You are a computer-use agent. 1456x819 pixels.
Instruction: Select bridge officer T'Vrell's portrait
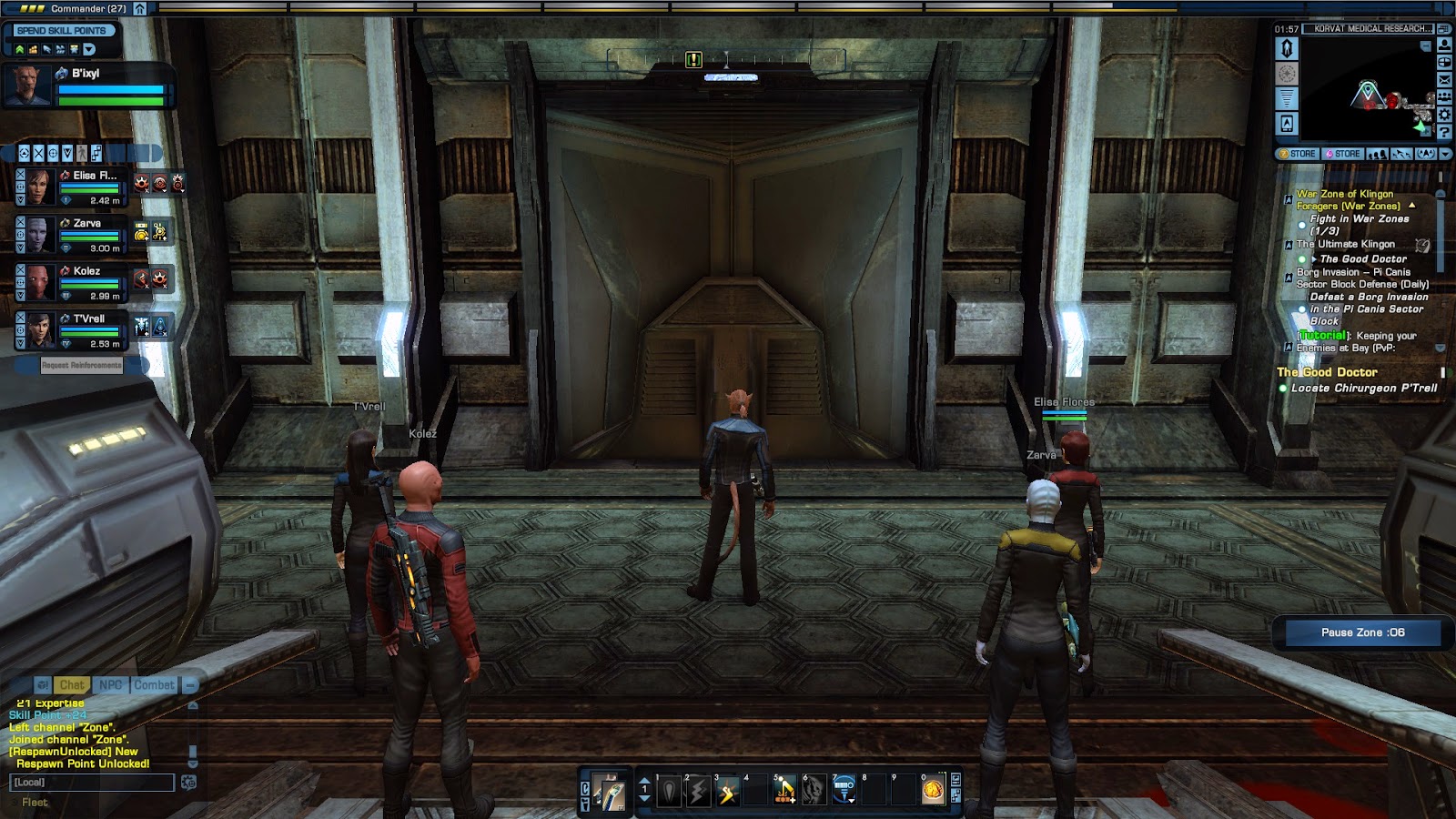[x=39, y=331]
